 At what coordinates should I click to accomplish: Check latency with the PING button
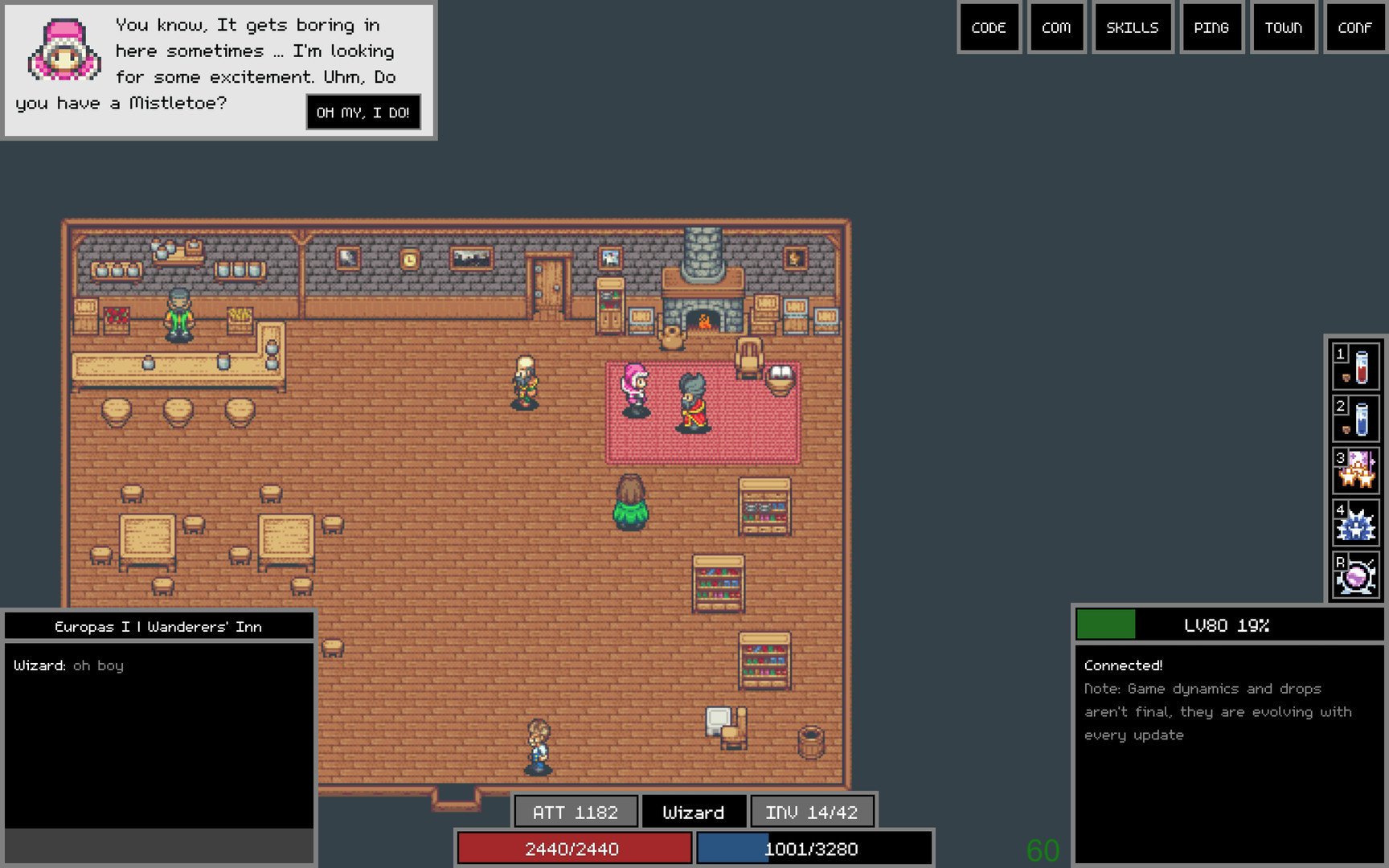point(1212,27)
